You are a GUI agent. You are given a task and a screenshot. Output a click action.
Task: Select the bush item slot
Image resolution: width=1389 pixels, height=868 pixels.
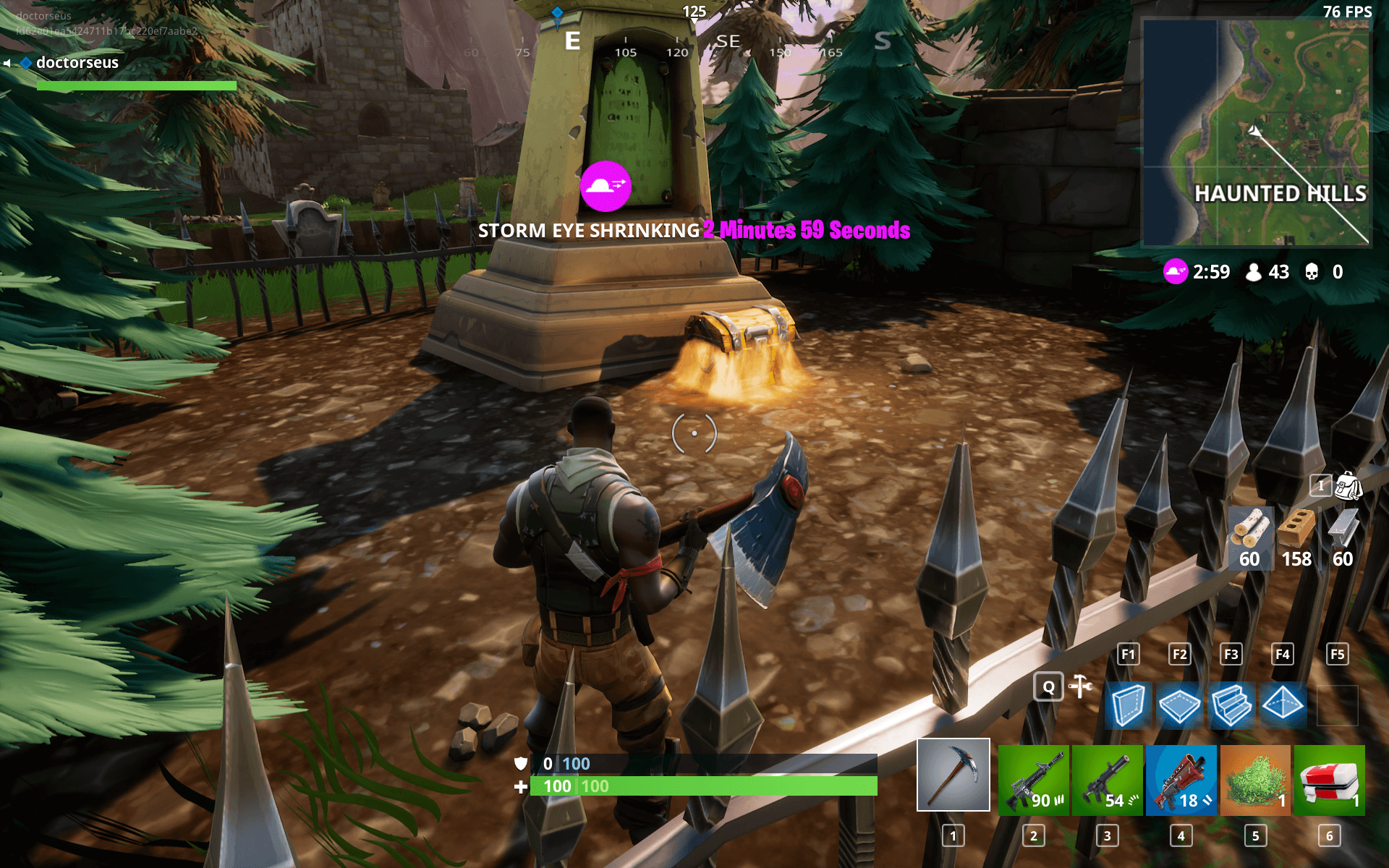(1255, 780)
